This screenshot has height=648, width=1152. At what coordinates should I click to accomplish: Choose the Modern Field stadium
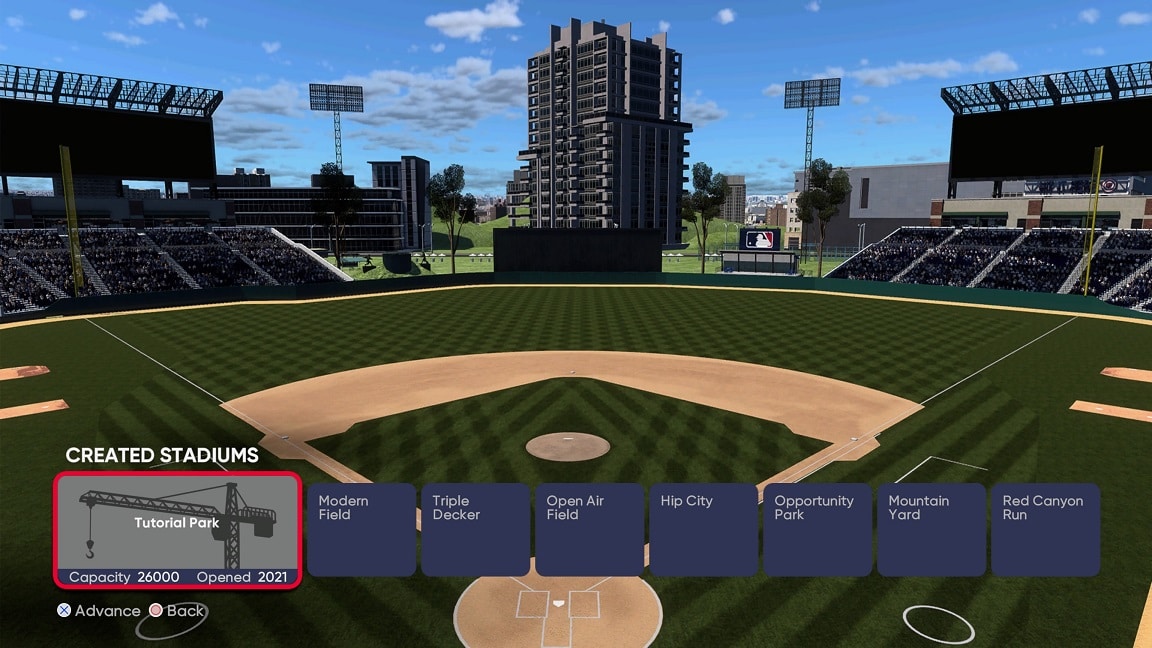(361, 530)
